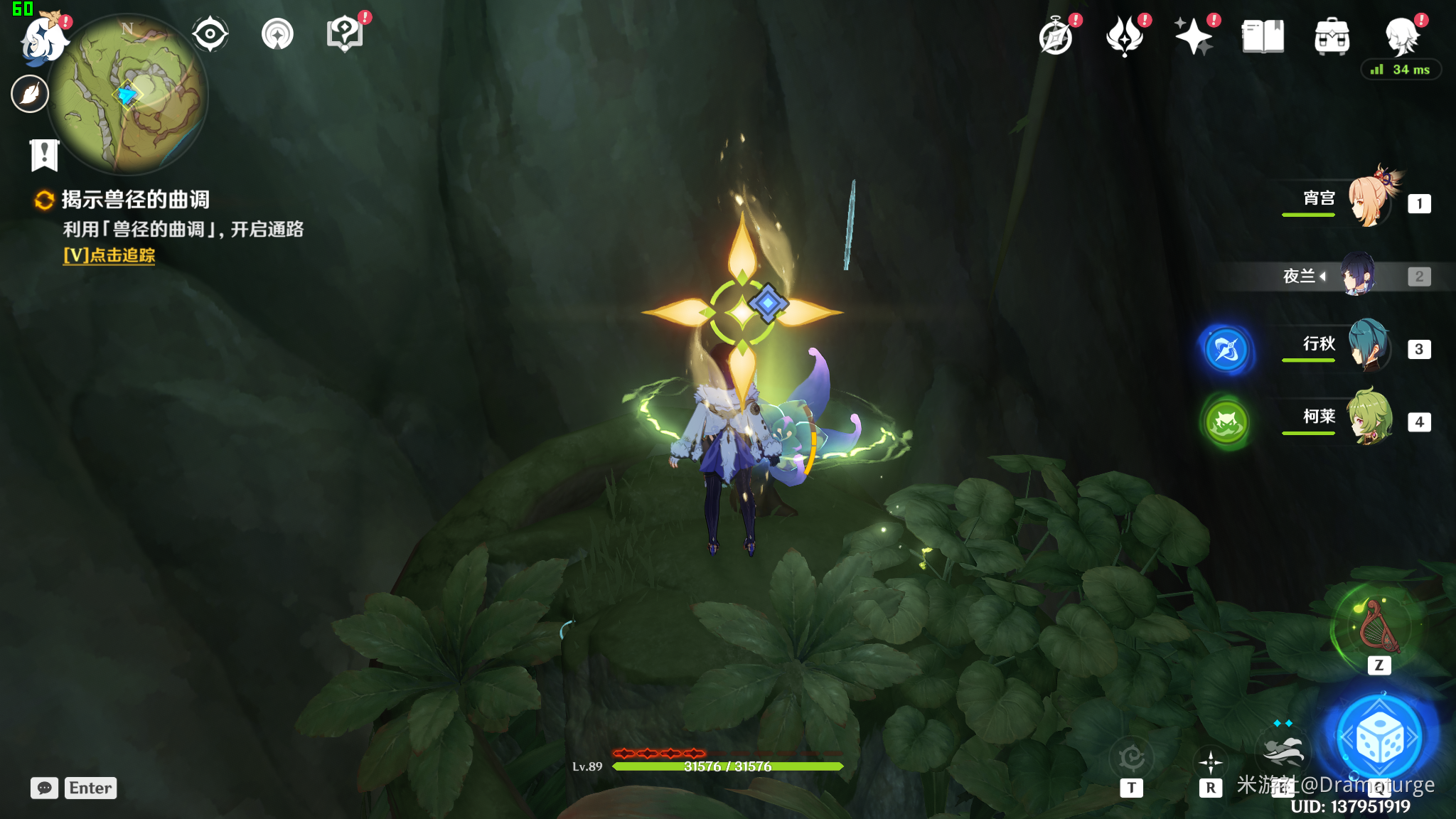
Task: Open the compass adventure handbook icon
Action: (x=1056, y=37)
